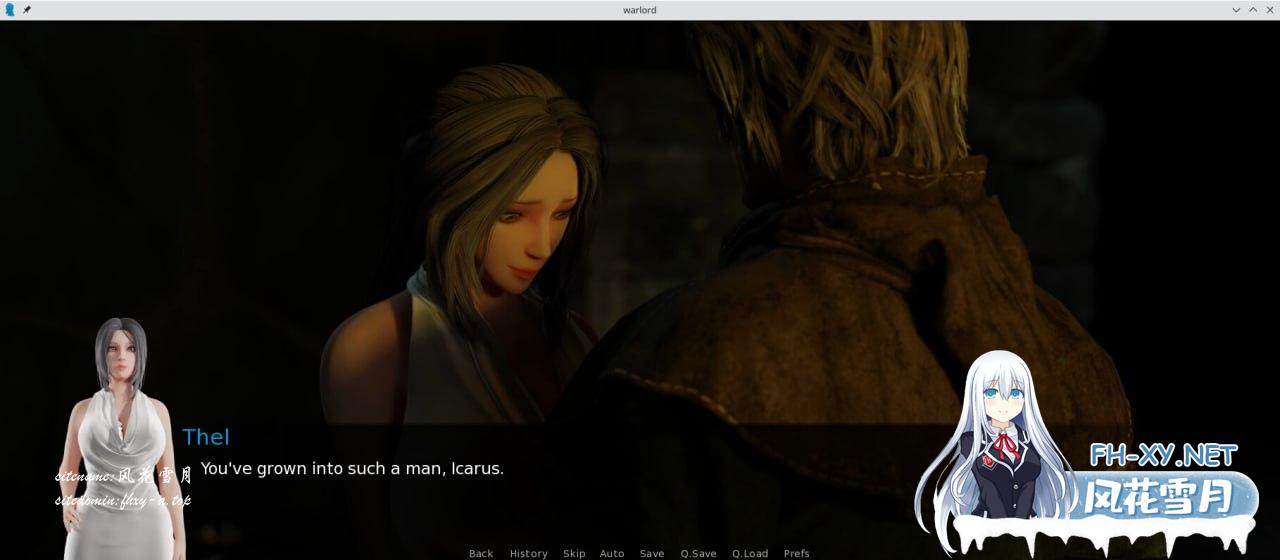Load the quick save with Q.Load
This screenshot has width=1280, height=560.
[750, 553]
